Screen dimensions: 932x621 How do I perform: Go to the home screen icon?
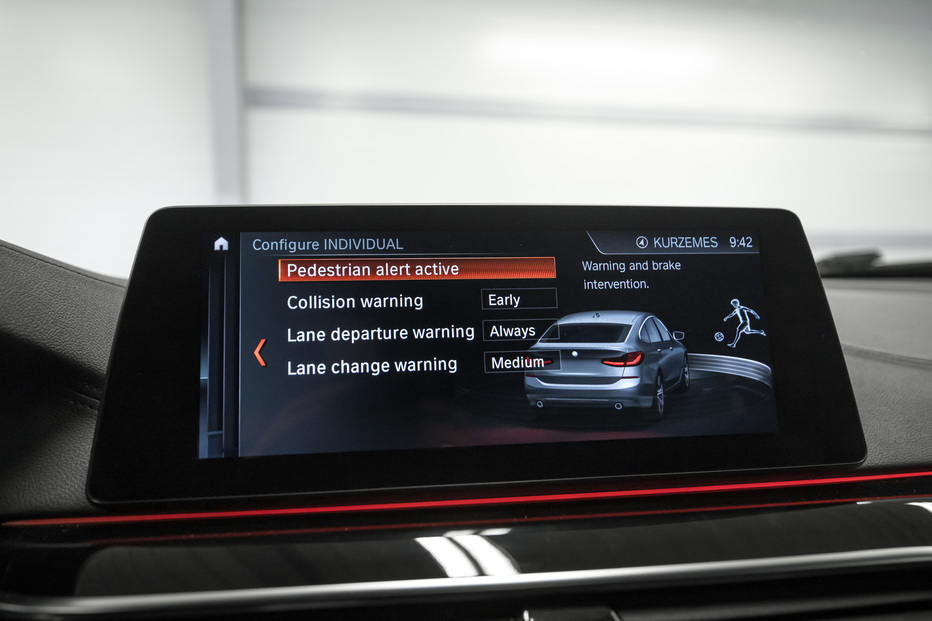(221, 243)
